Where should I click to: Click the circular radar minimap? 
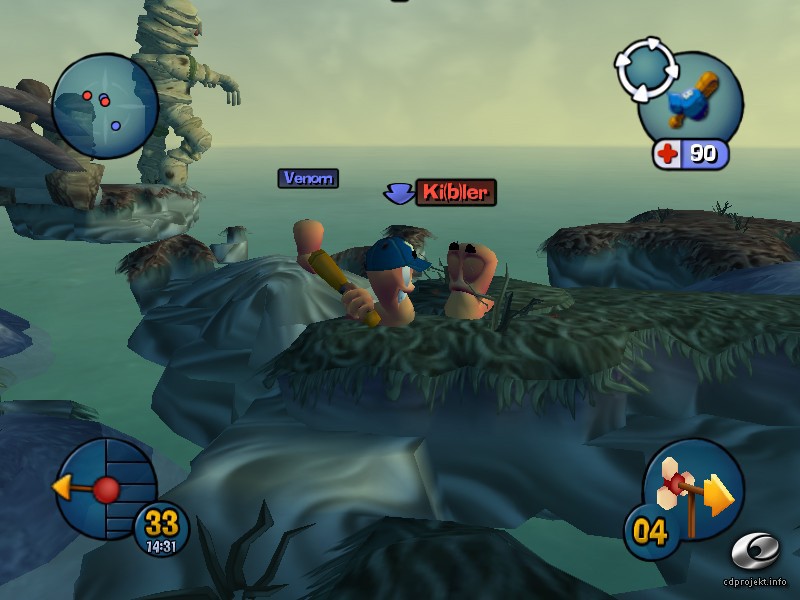pos(104,107)
